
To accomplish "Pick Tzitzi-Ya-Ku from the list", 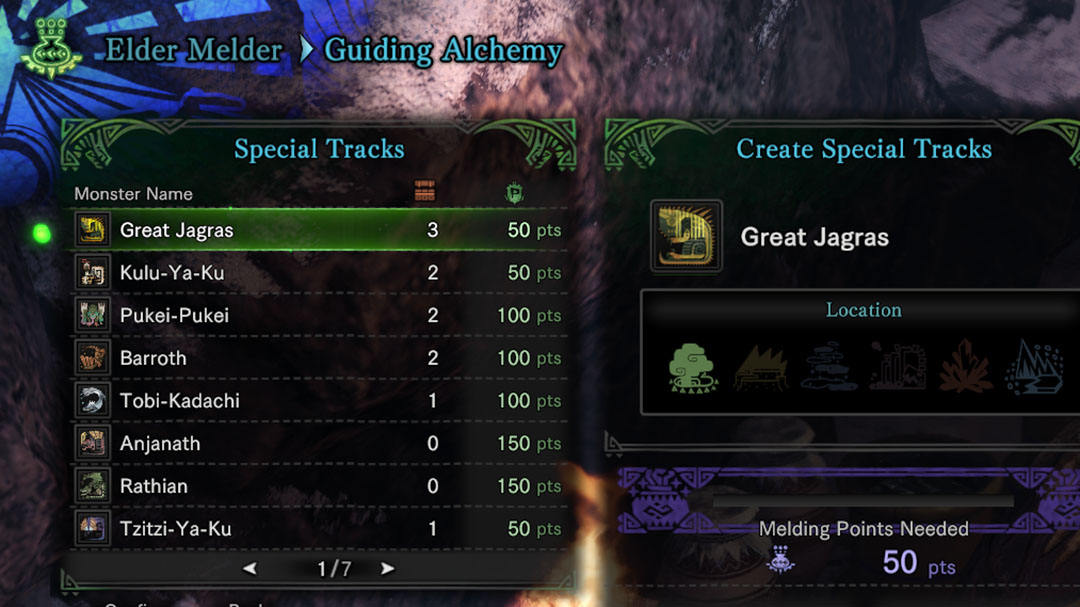I will pyautogui.click(x=320, y=529).
